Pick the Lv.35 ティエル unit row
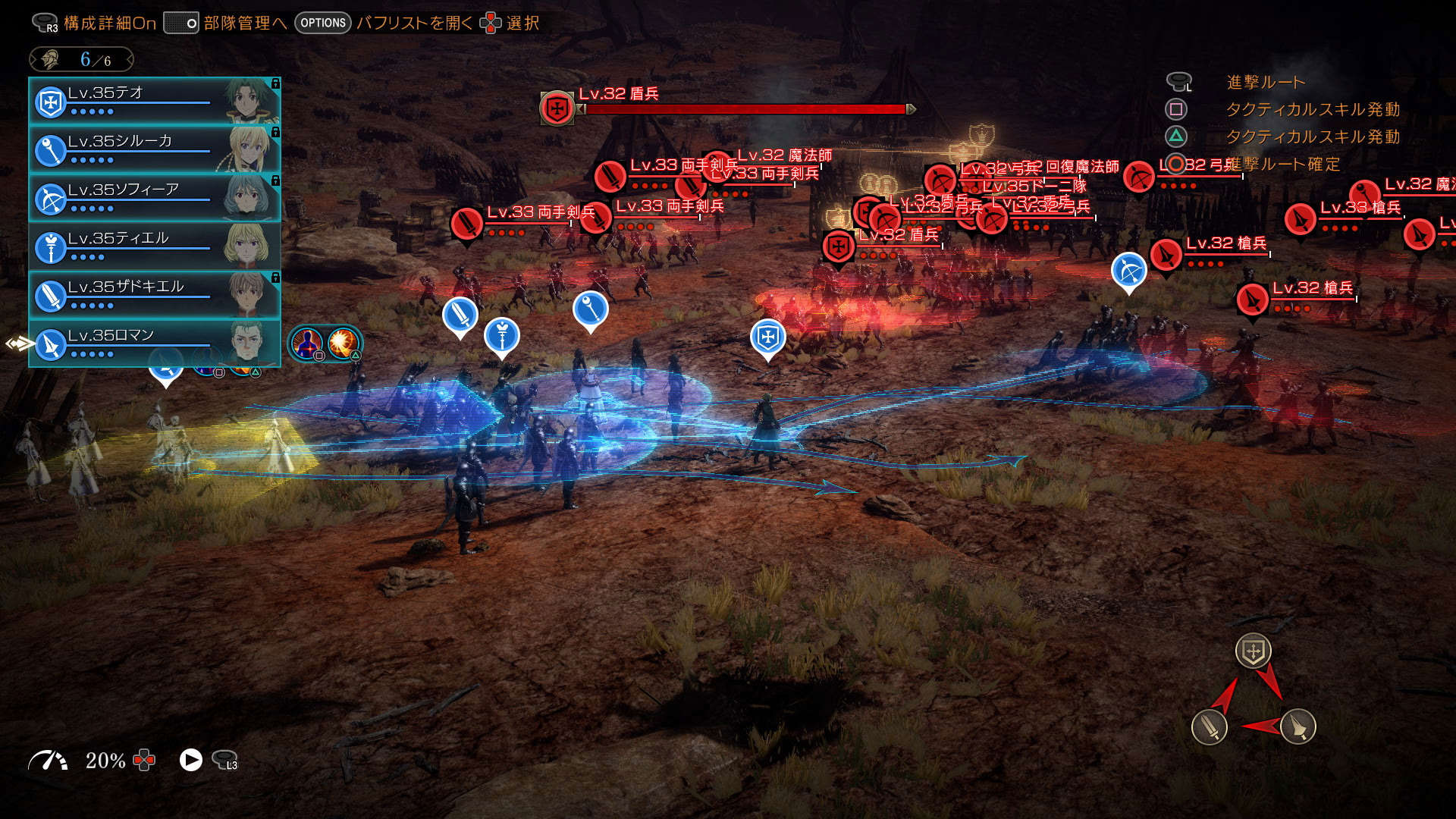The image size is (1456, 819). click(x=154, y=246)
